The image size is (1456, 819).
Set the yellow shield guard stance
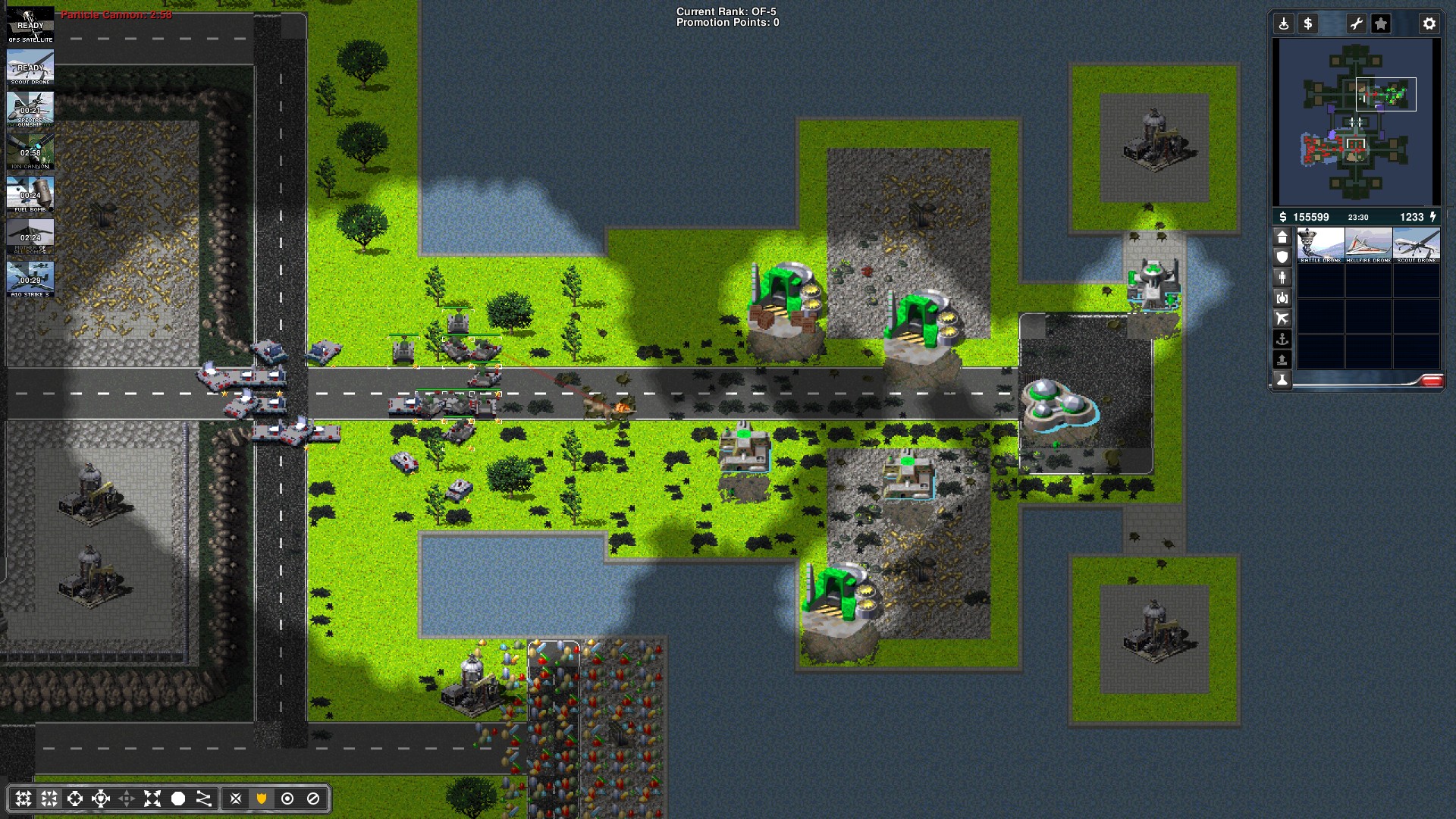(x=262, y=799)
